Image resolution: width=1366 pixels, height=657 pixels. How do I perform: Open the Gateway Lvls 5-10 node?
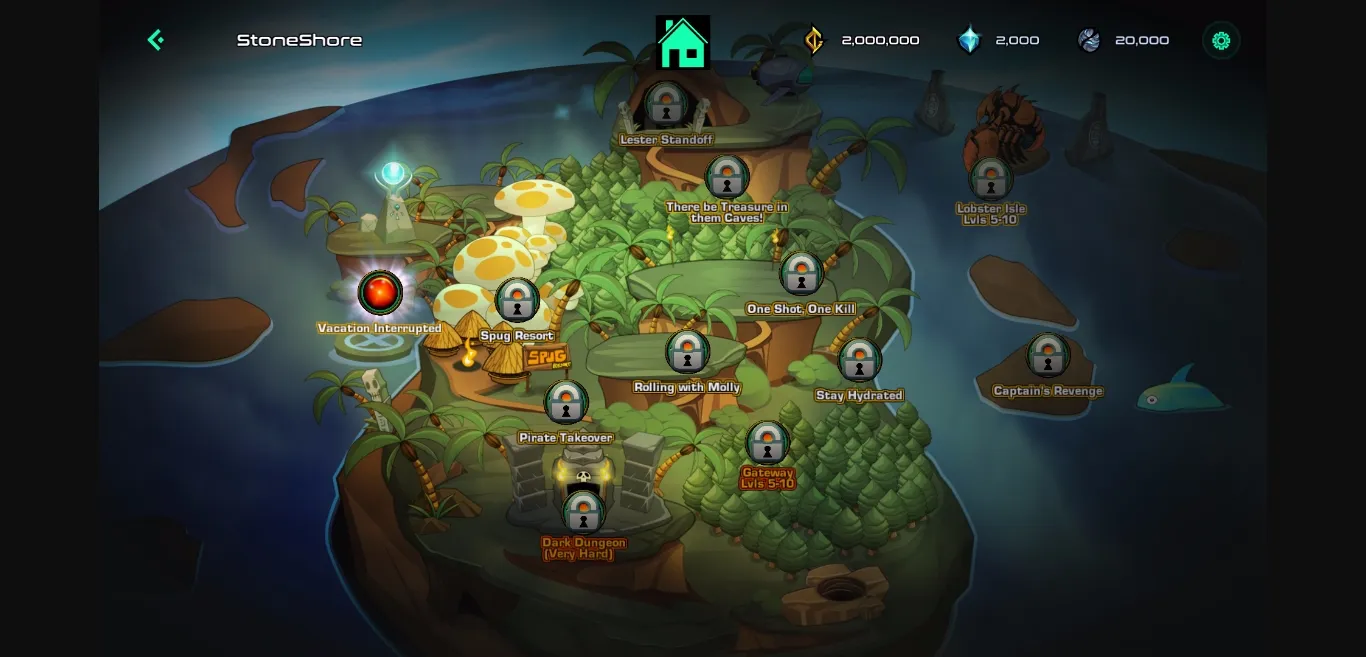click(x=767, y=443)
